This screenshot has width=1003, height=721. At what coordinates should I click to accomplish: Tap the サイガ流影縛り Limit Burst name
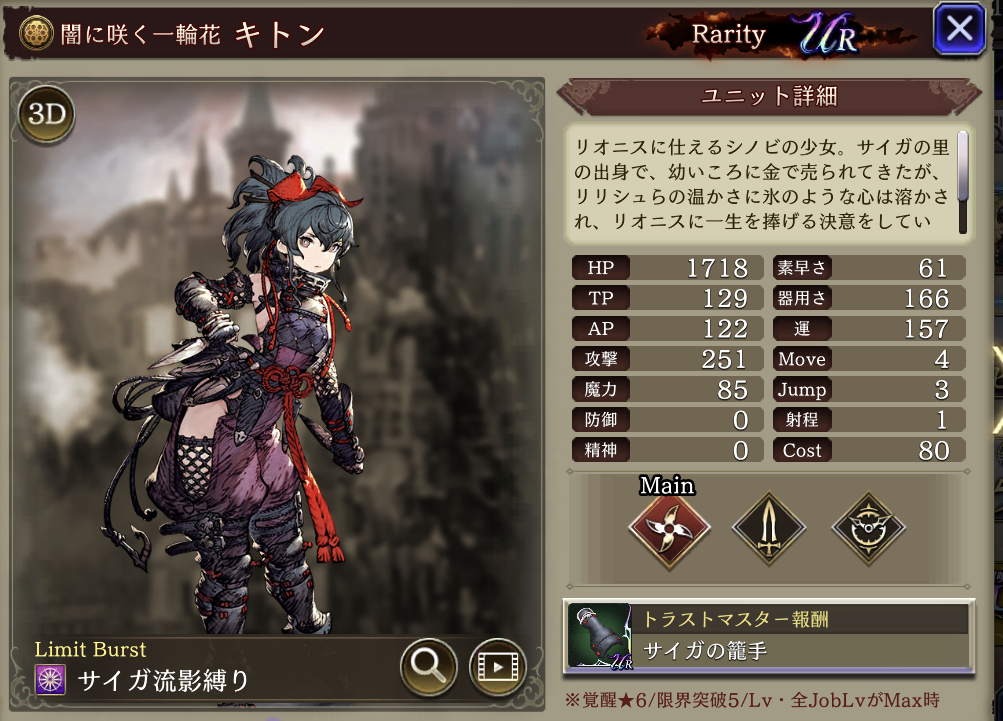163,681
